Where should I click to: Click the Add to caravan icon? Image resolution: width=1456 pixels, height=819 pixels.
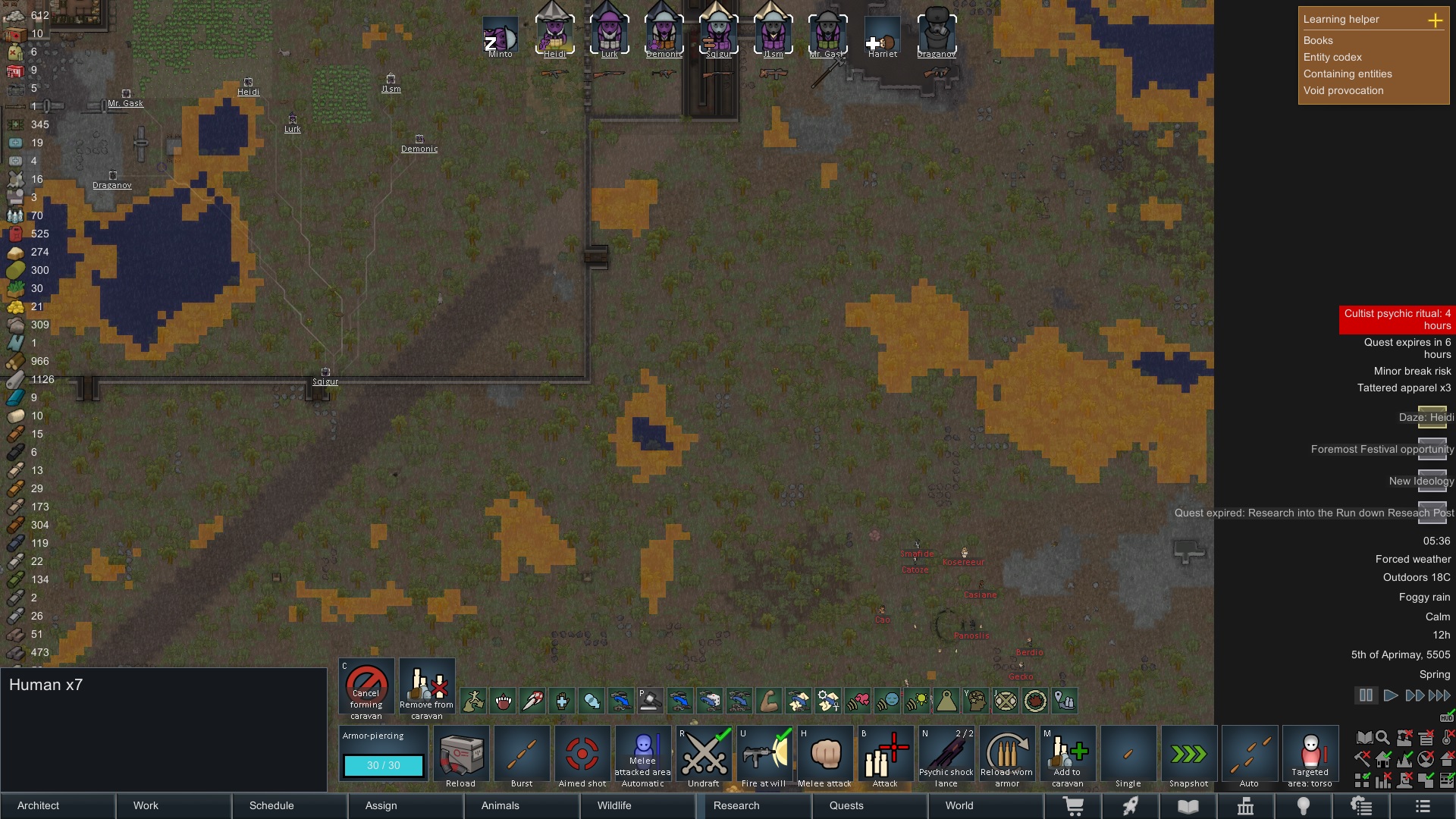(1067, 755)
